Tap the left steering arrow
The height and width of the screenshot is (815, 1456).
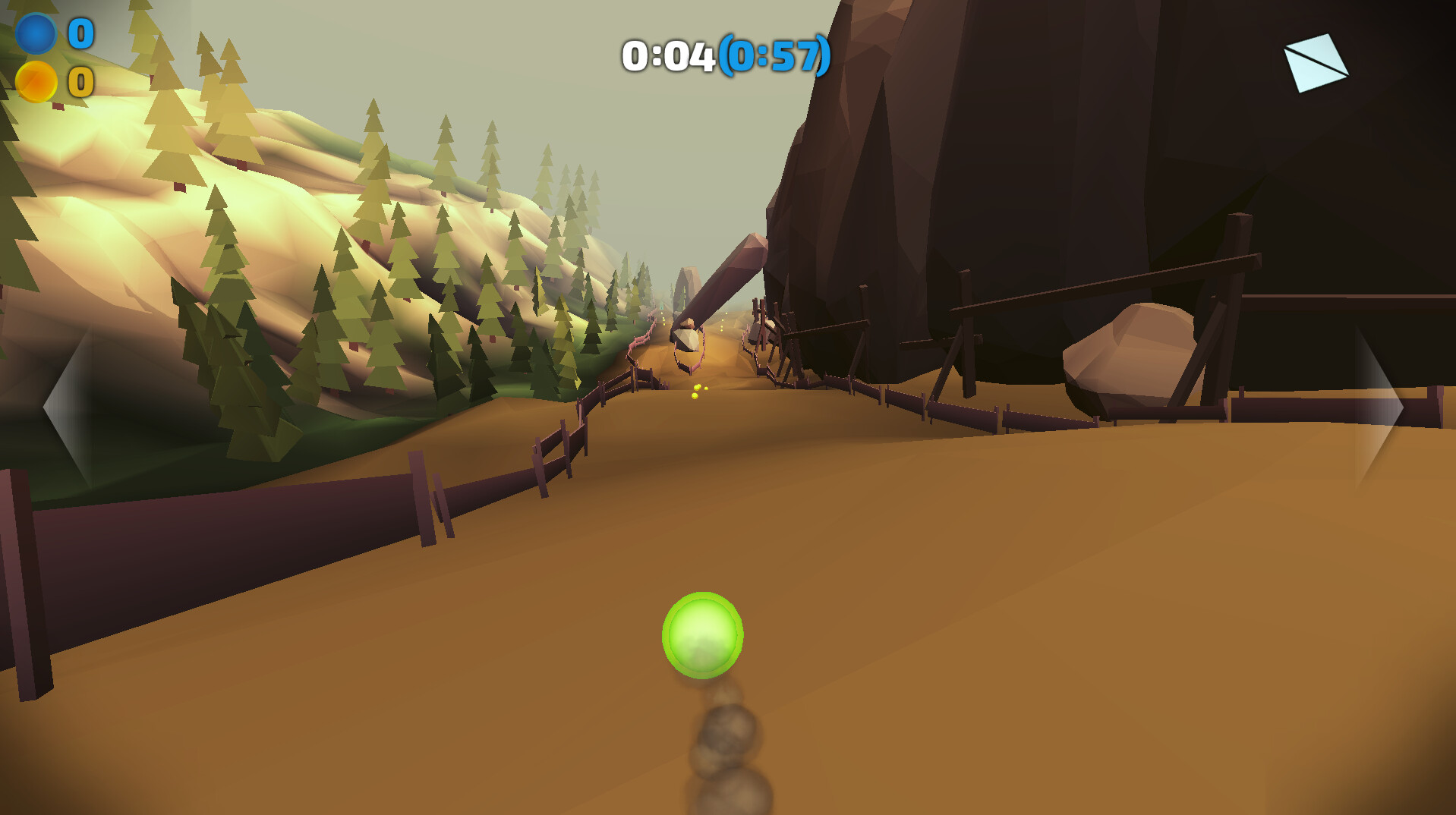pos(70,407)
